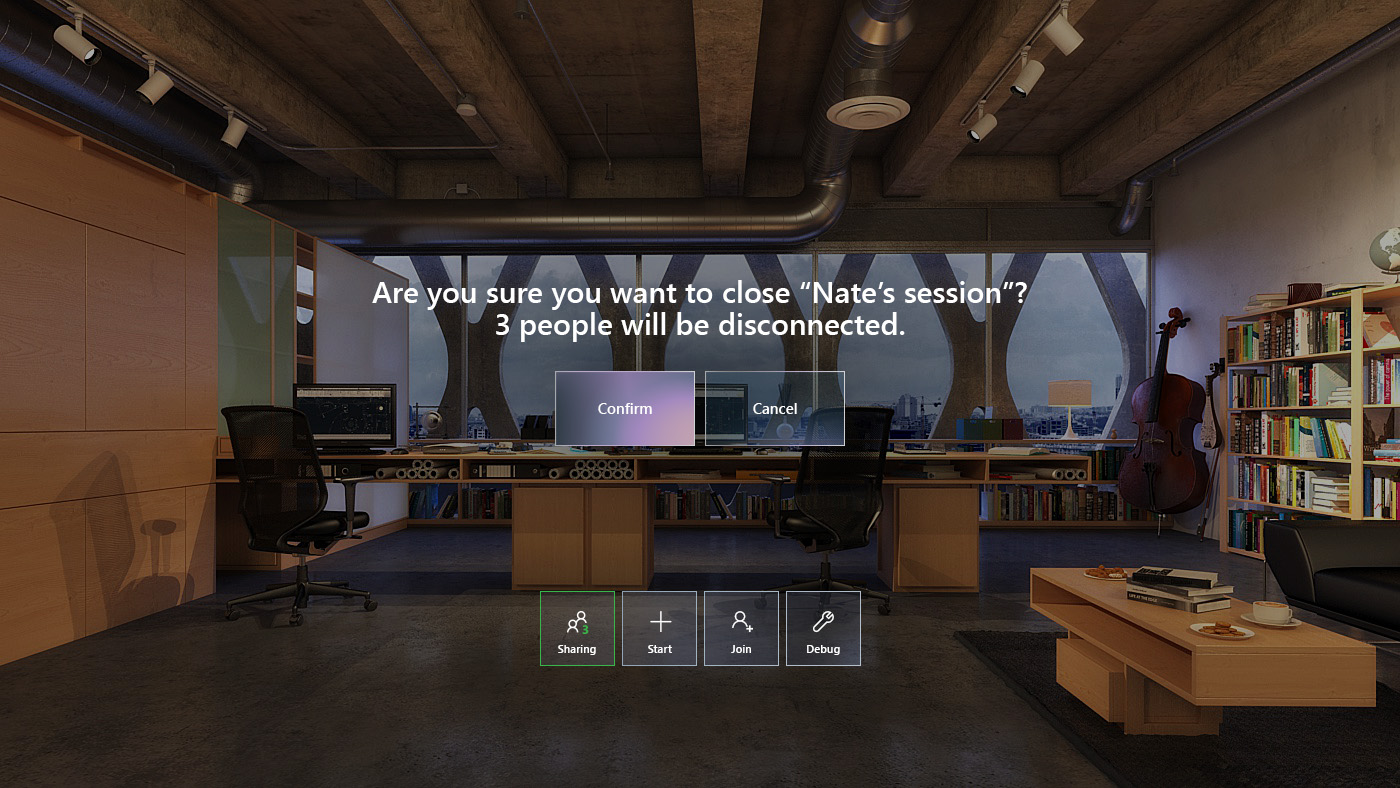Click the gradient-highlighted Confirm control
1400x788 pixels.
tap(625, 408)
